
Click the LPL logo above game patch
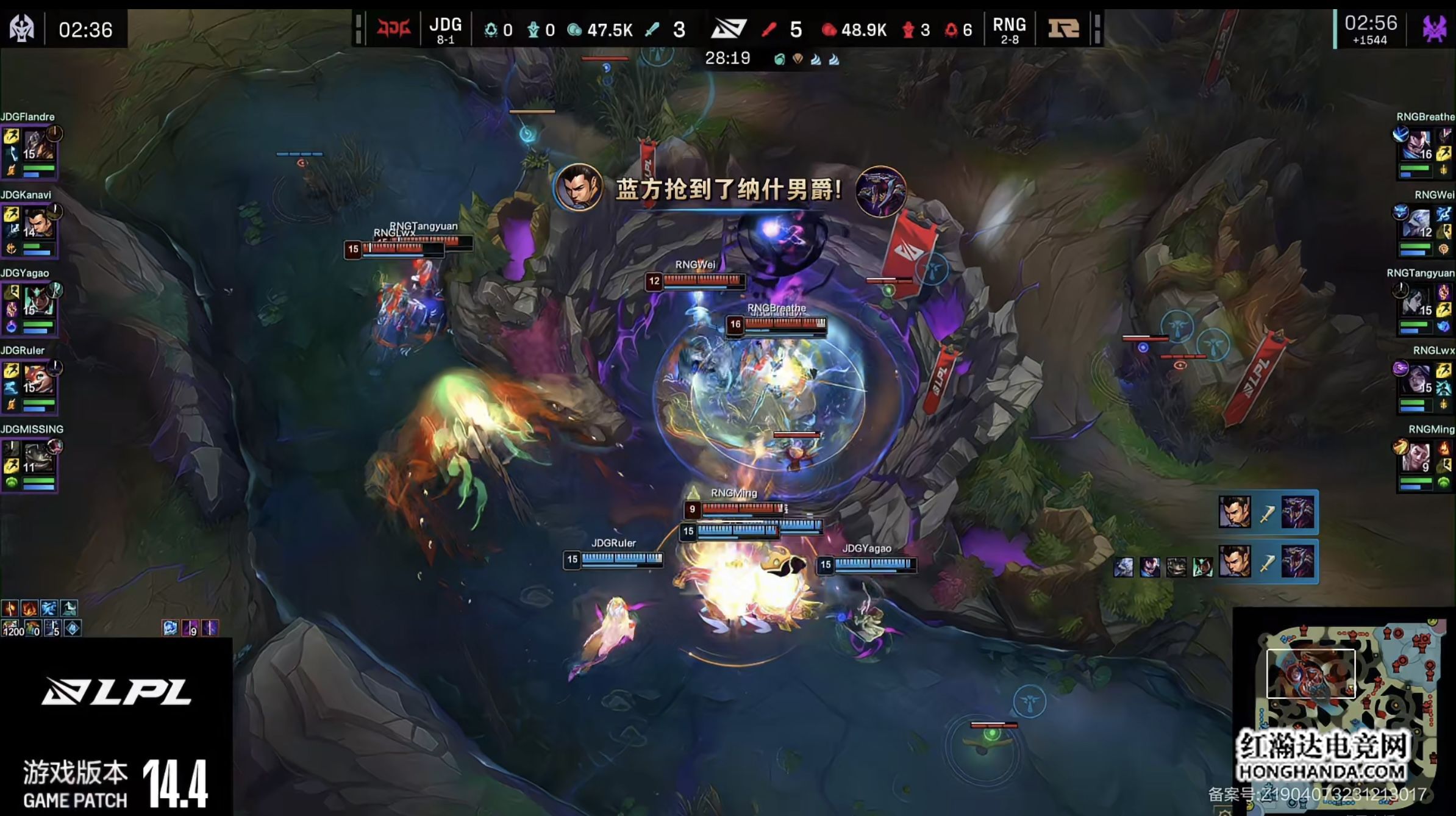116,692
